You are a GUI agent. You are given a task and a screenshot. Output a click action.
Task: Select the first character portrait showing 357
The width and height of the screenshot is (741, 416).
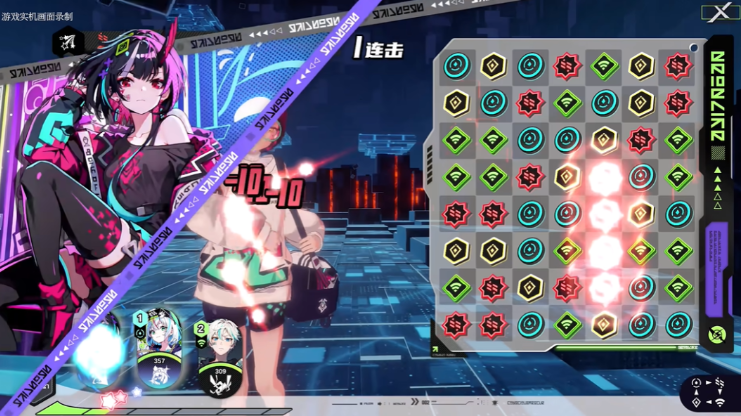tap(158, 348)
